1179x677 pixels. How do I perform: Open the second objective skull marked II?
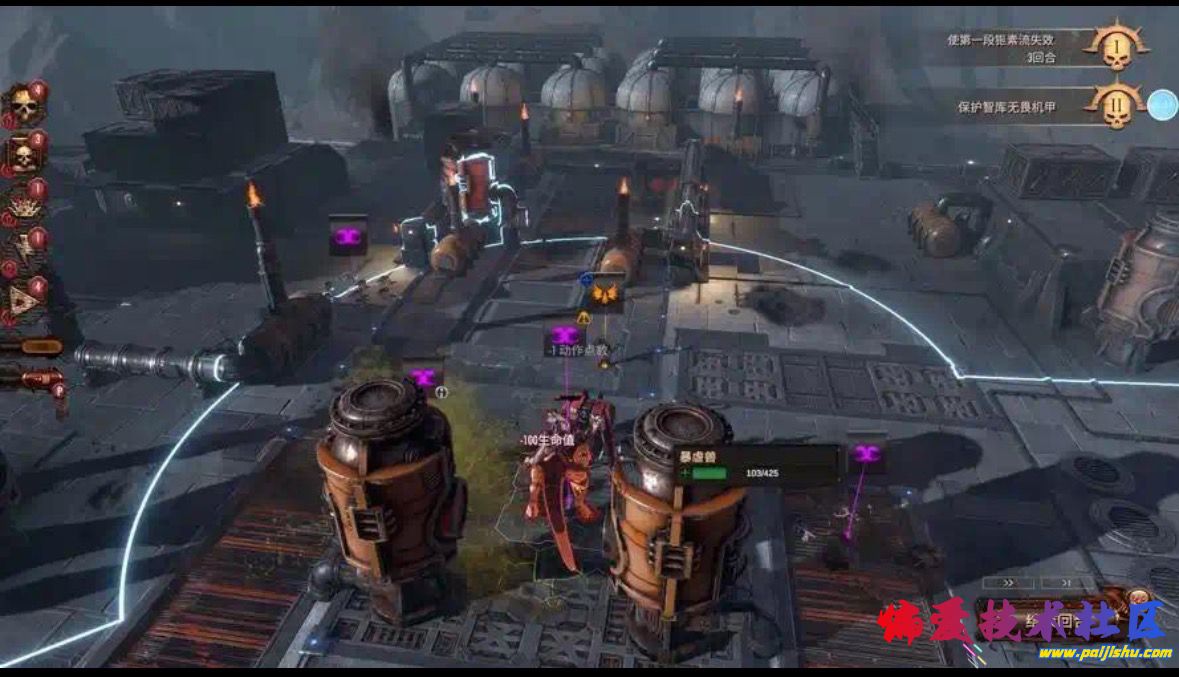pos(1116,103)
